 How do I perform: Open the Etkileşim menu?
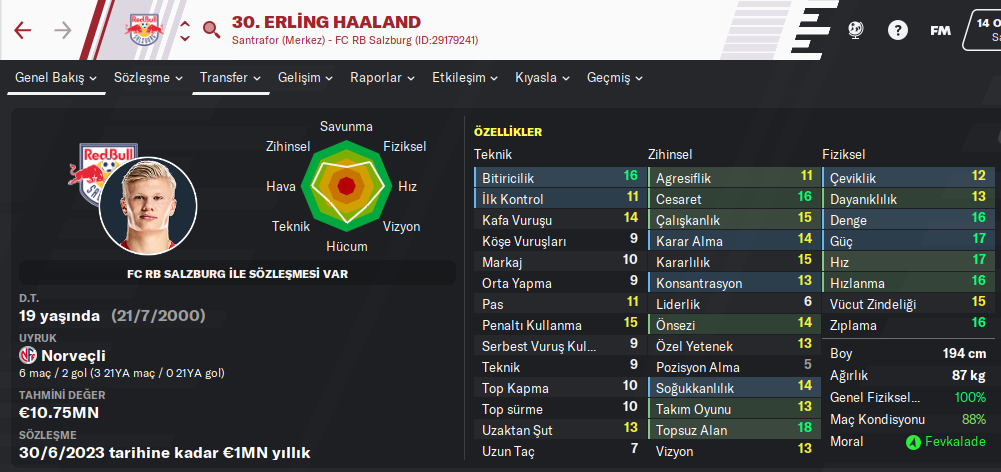pos(465,78)
